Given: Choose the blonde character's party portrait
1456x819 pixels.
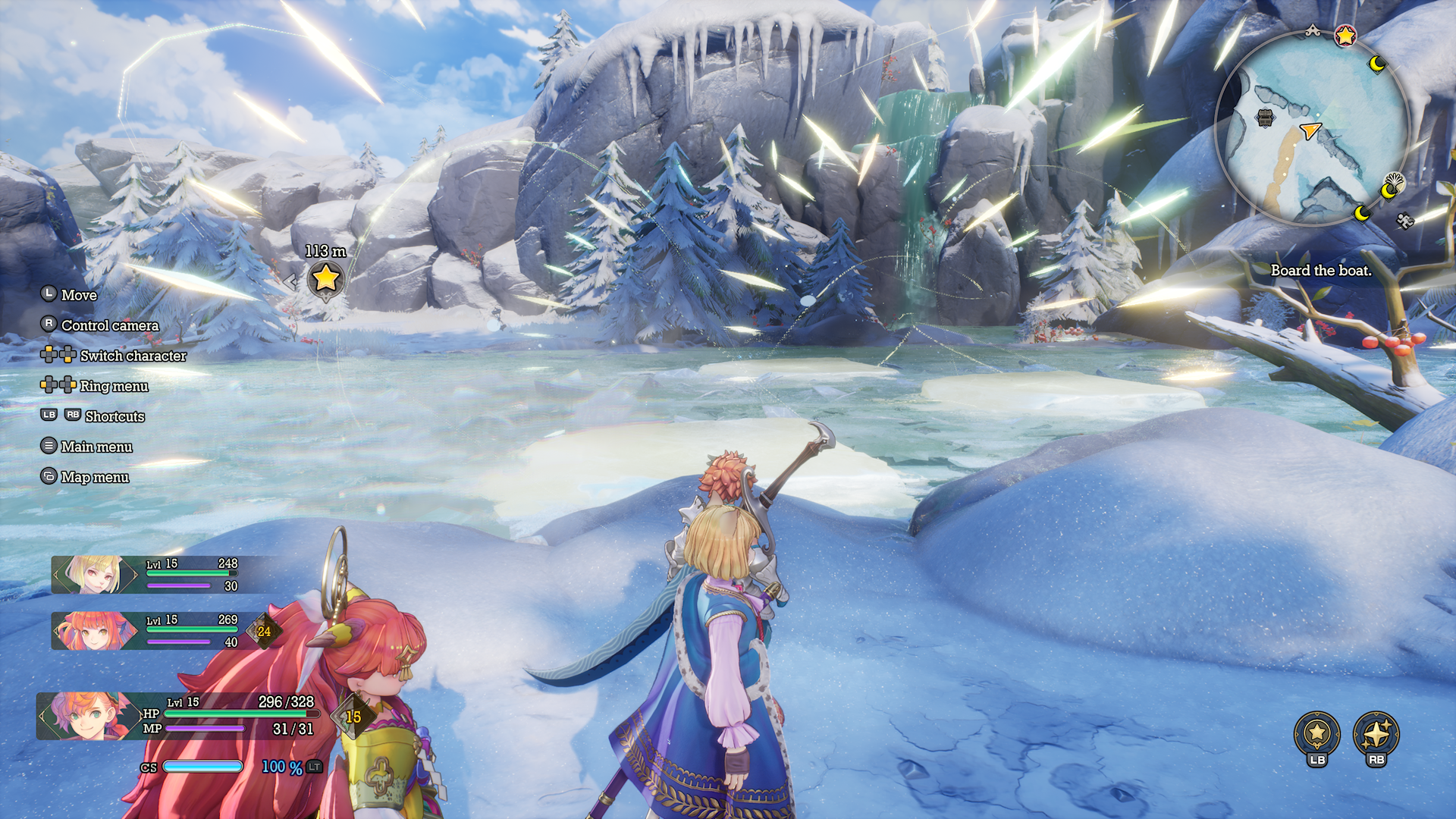Looking at the screenshot, I should [x=93, y=574].
